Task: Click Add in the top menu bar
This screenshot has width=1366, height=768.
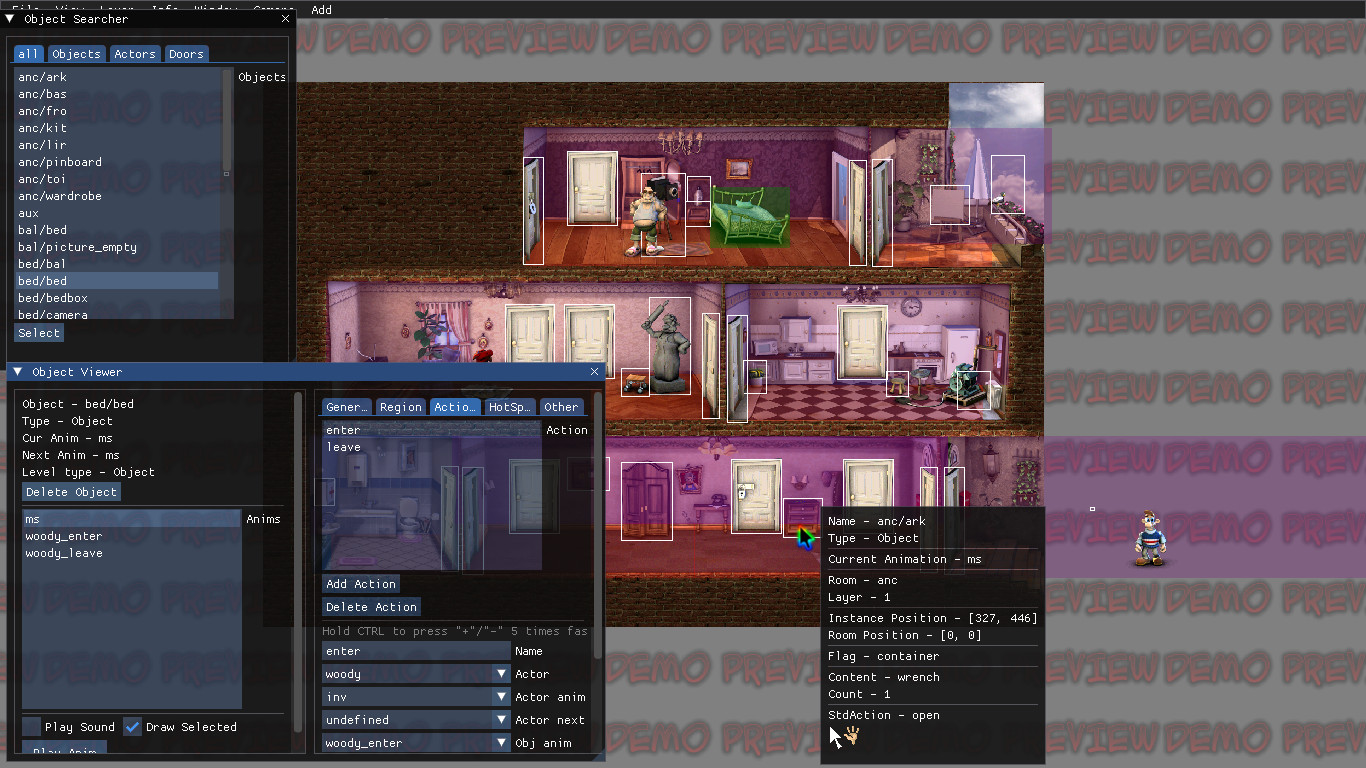Action: point(321,10)
